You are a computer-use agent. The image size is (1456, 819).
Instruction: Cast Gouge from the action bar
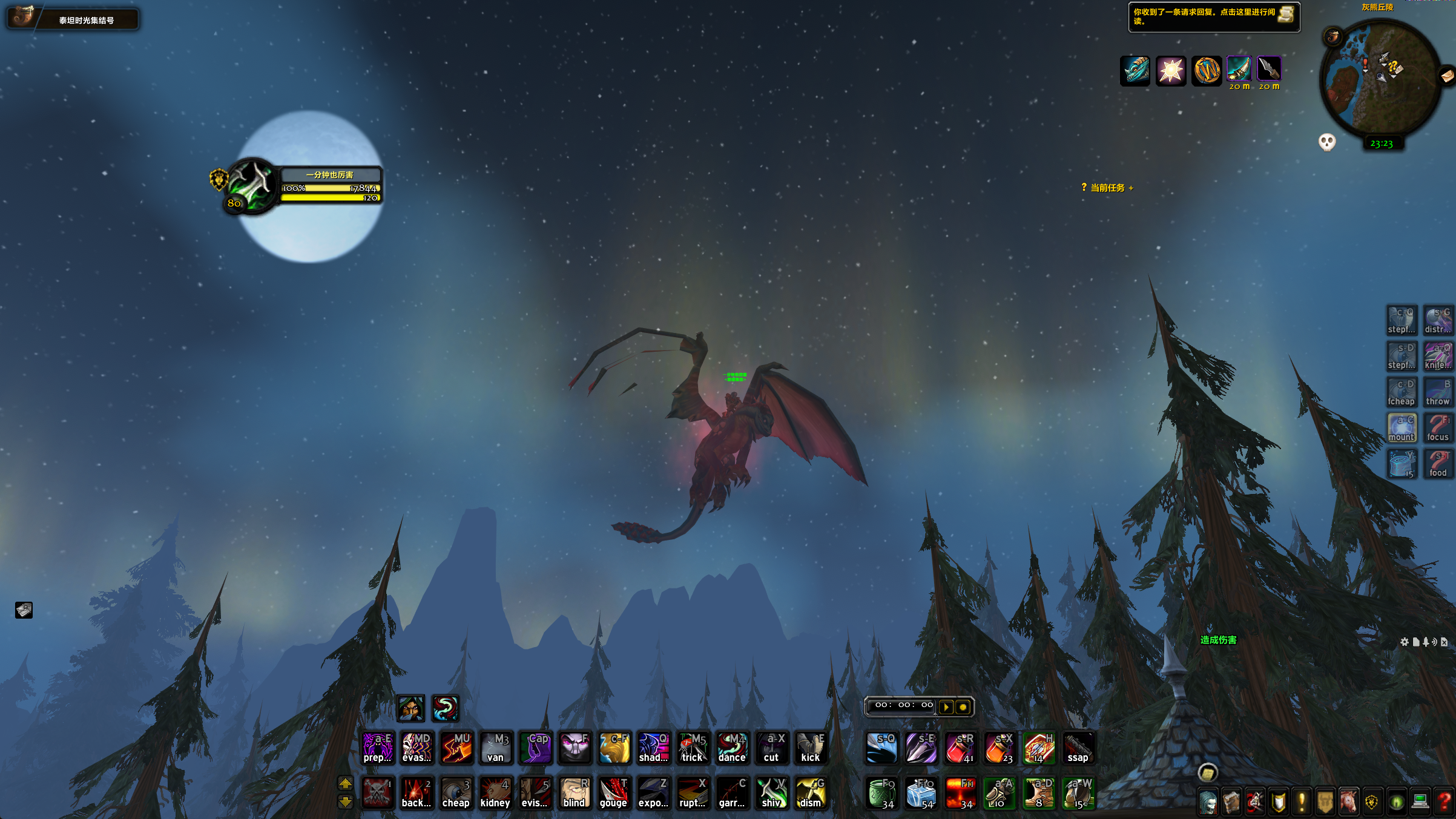pyautogui.click(x=613, y=793)
